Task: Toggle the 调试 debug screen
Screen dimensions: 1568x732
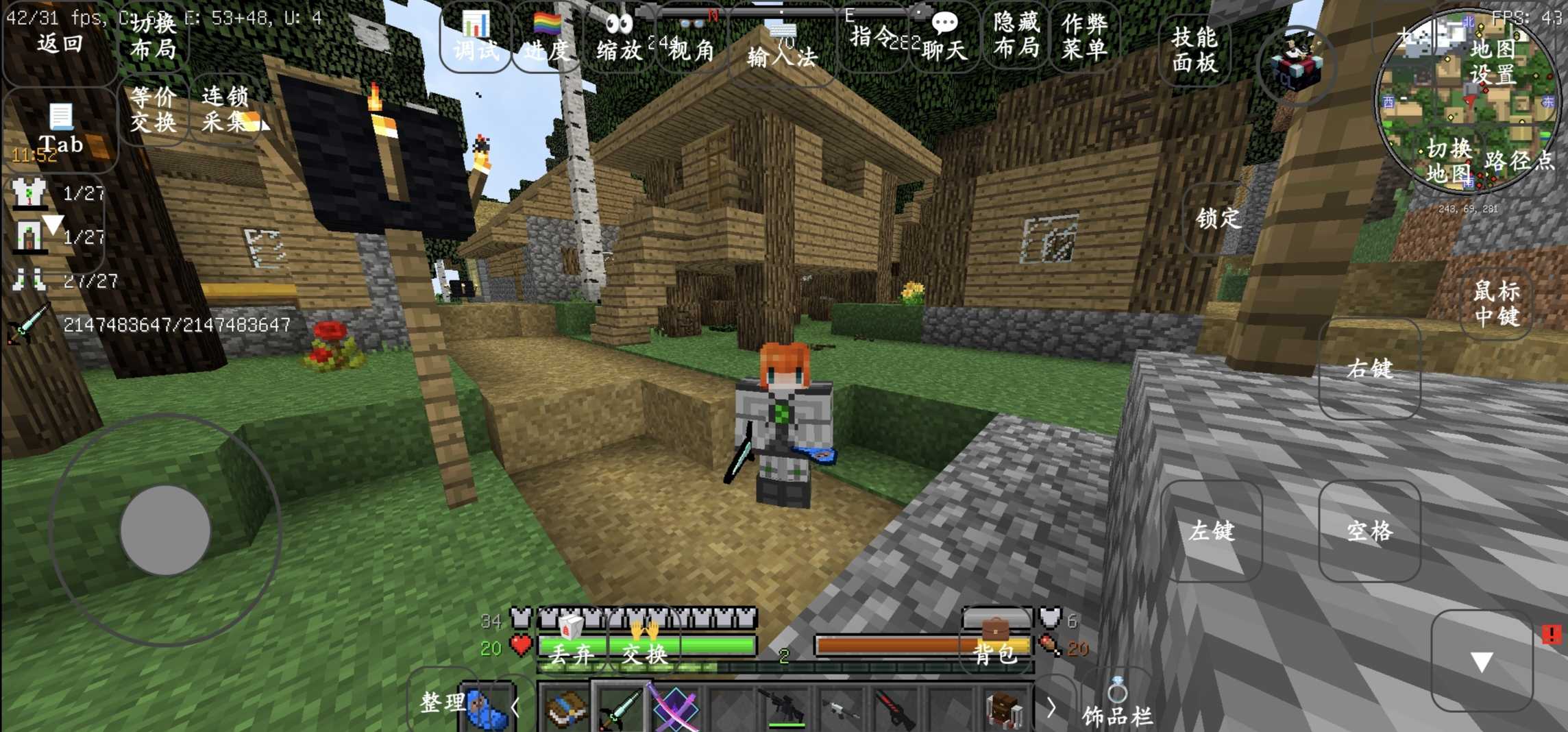Action: pos(475,38)
